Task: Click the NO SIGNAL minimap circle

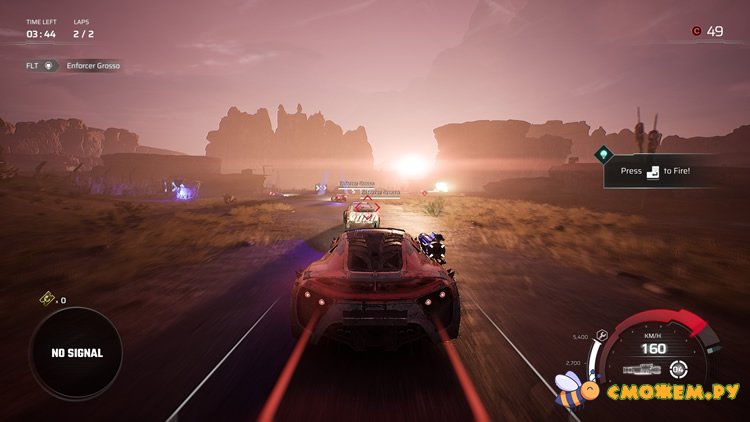Action: (x=75, y=353)
